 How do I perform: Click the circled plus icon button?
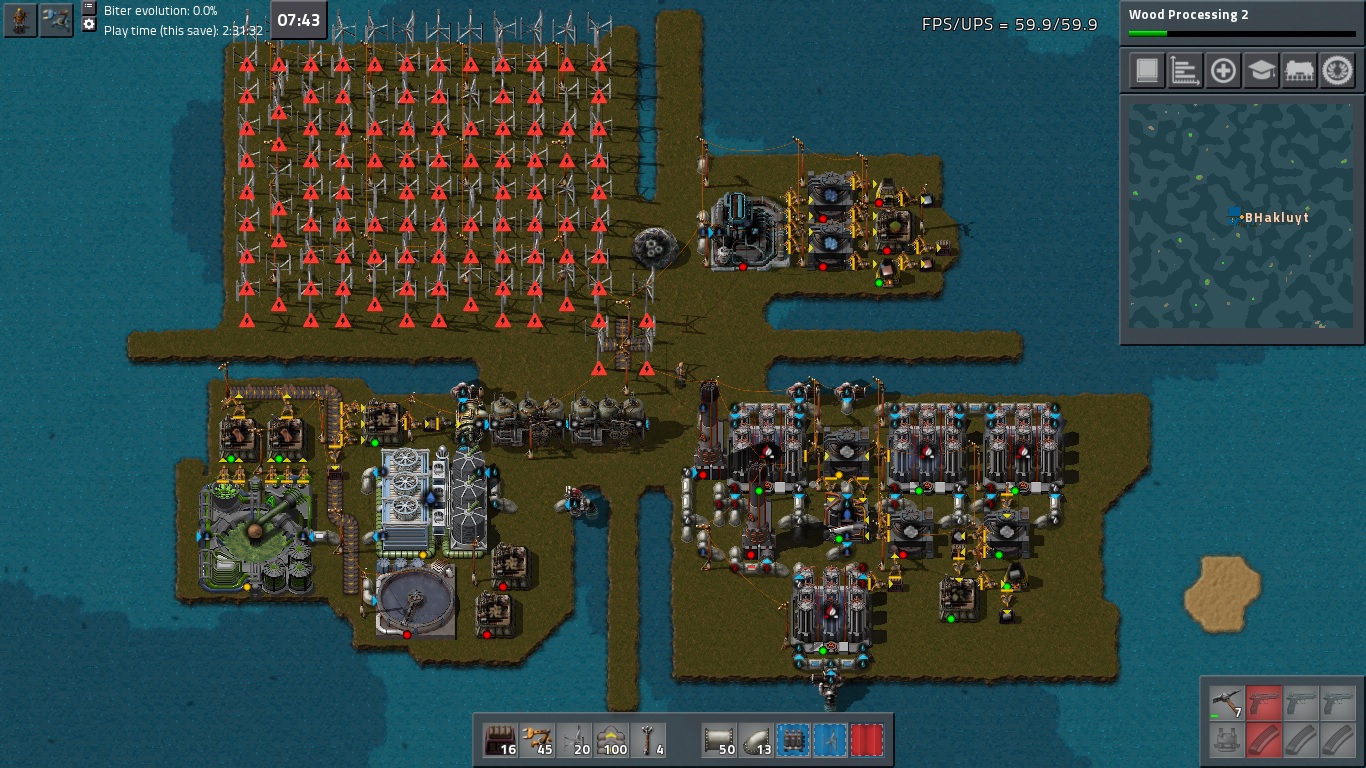click(x=1223, y=71)
